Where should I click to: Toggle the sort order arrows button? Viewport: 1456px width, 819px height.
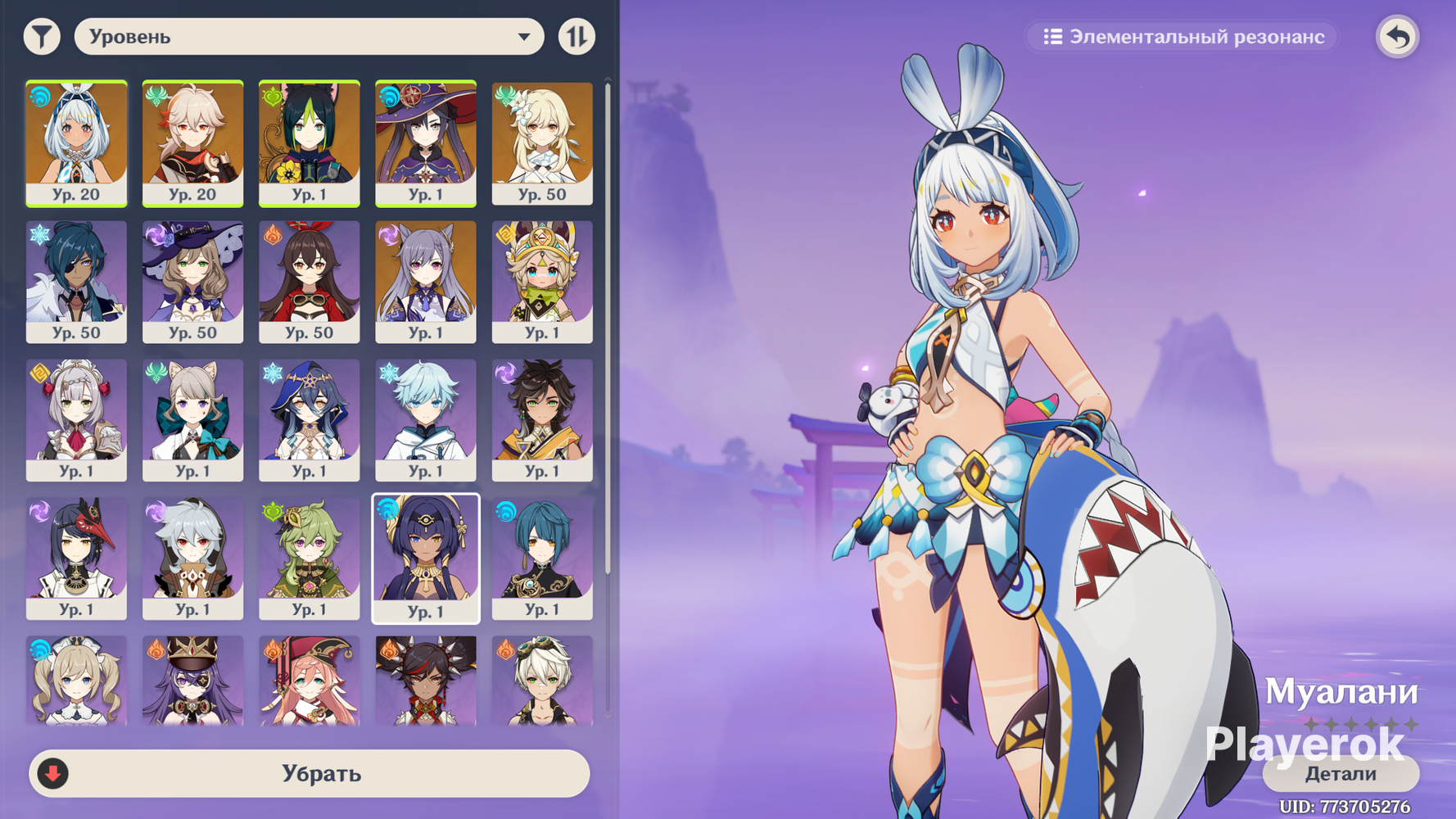pos(577,37)
